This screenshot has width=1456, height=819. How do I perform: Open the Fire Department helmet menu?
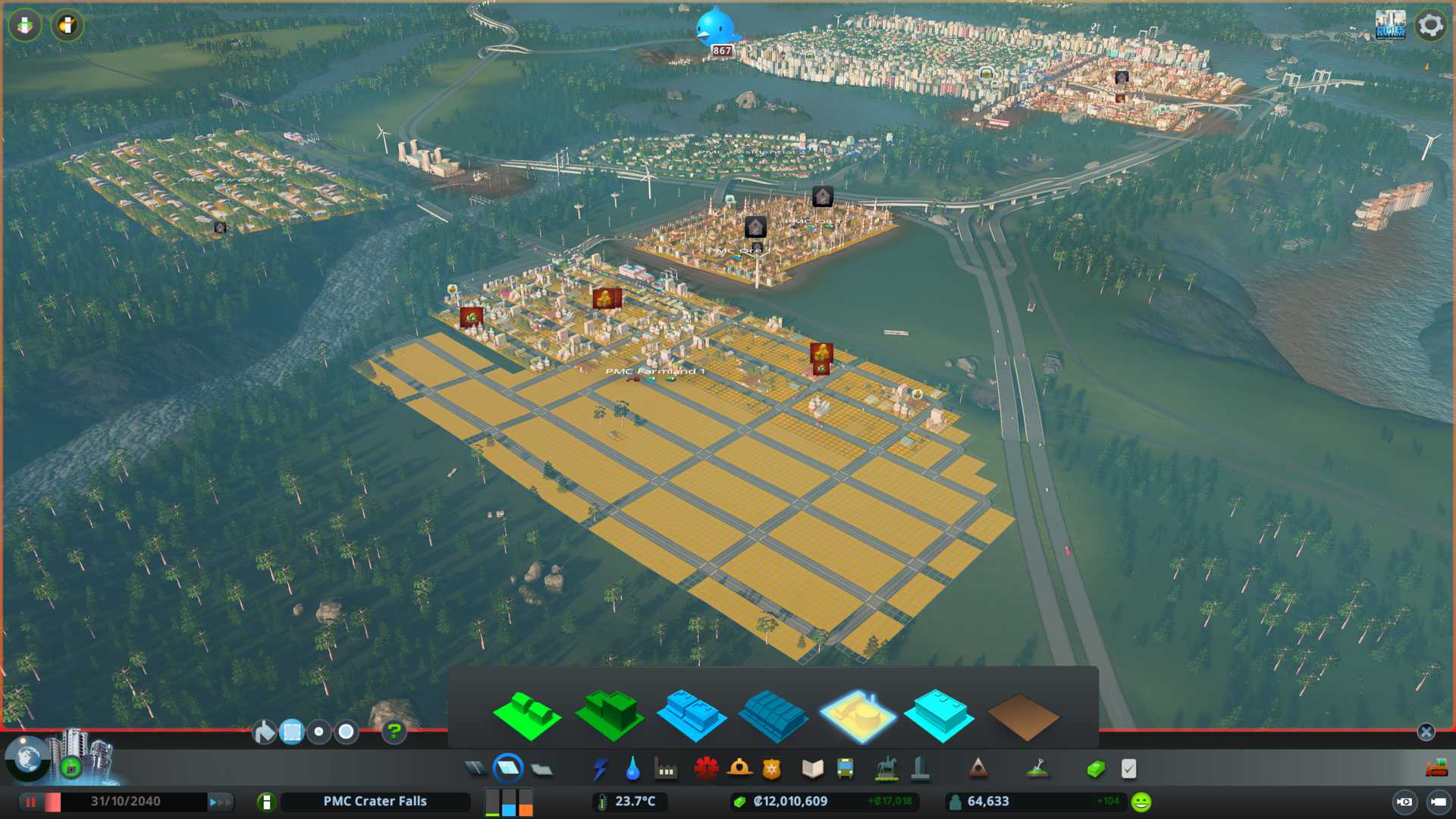pos(739,769)
